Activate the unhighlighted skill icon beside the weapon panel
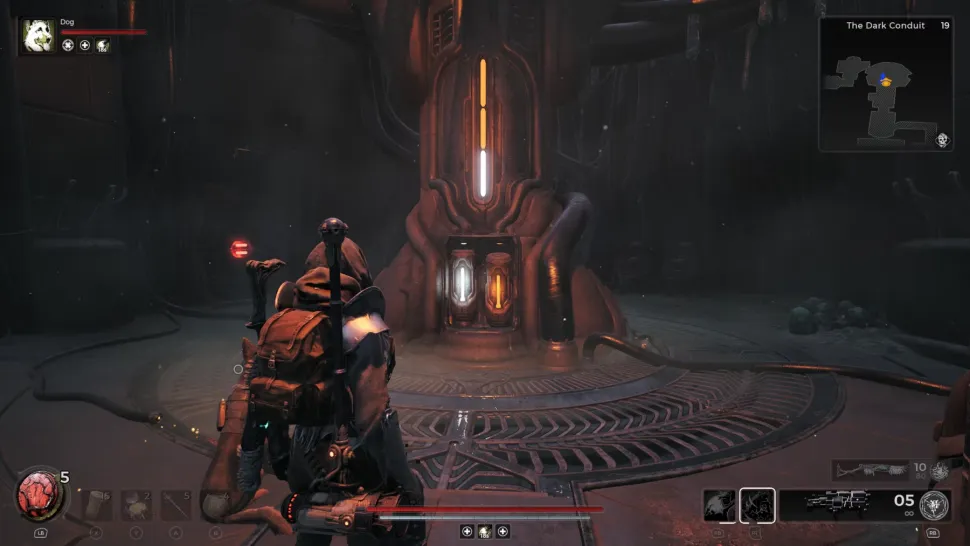This screenshot has width=970, height=546. [720, 506]
